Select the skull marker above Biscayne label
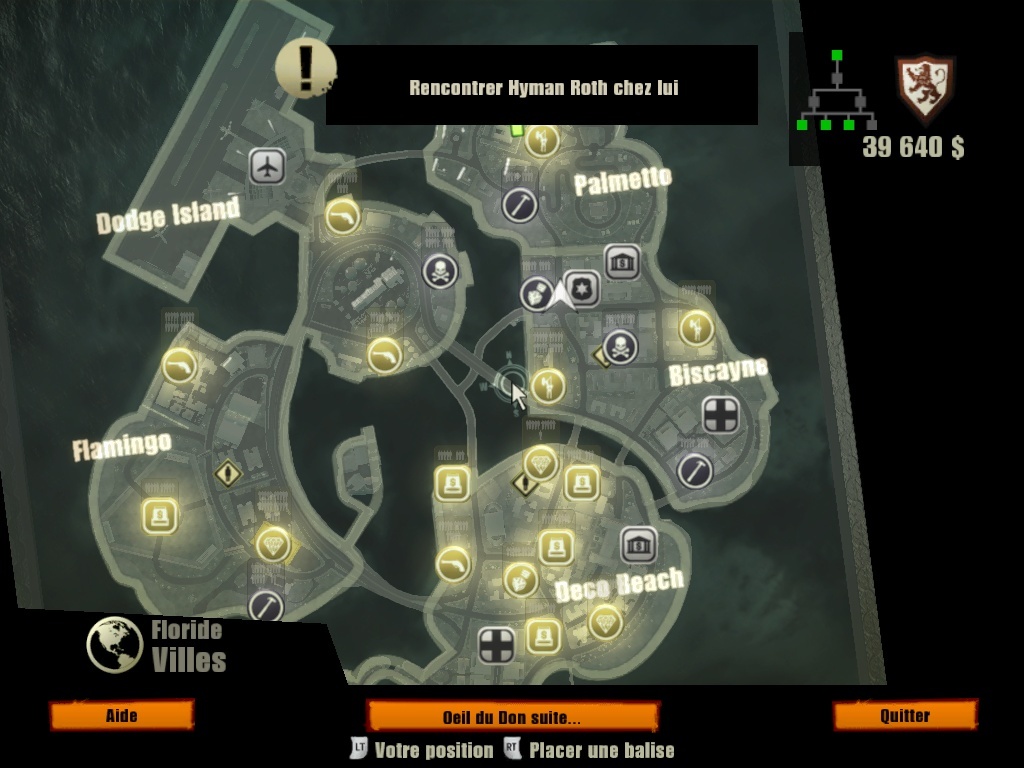 pos(620,347)
